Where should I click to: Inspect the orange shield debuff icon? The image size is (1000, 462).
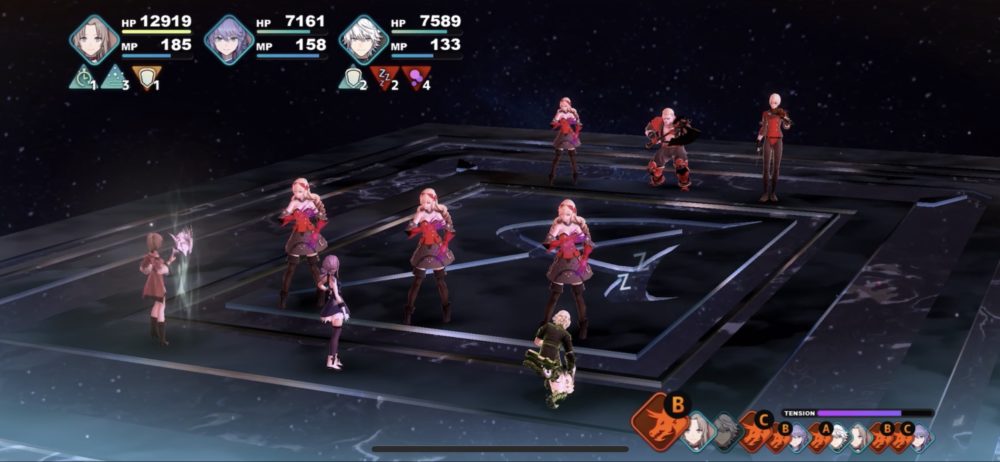click(x=147, y=77)
